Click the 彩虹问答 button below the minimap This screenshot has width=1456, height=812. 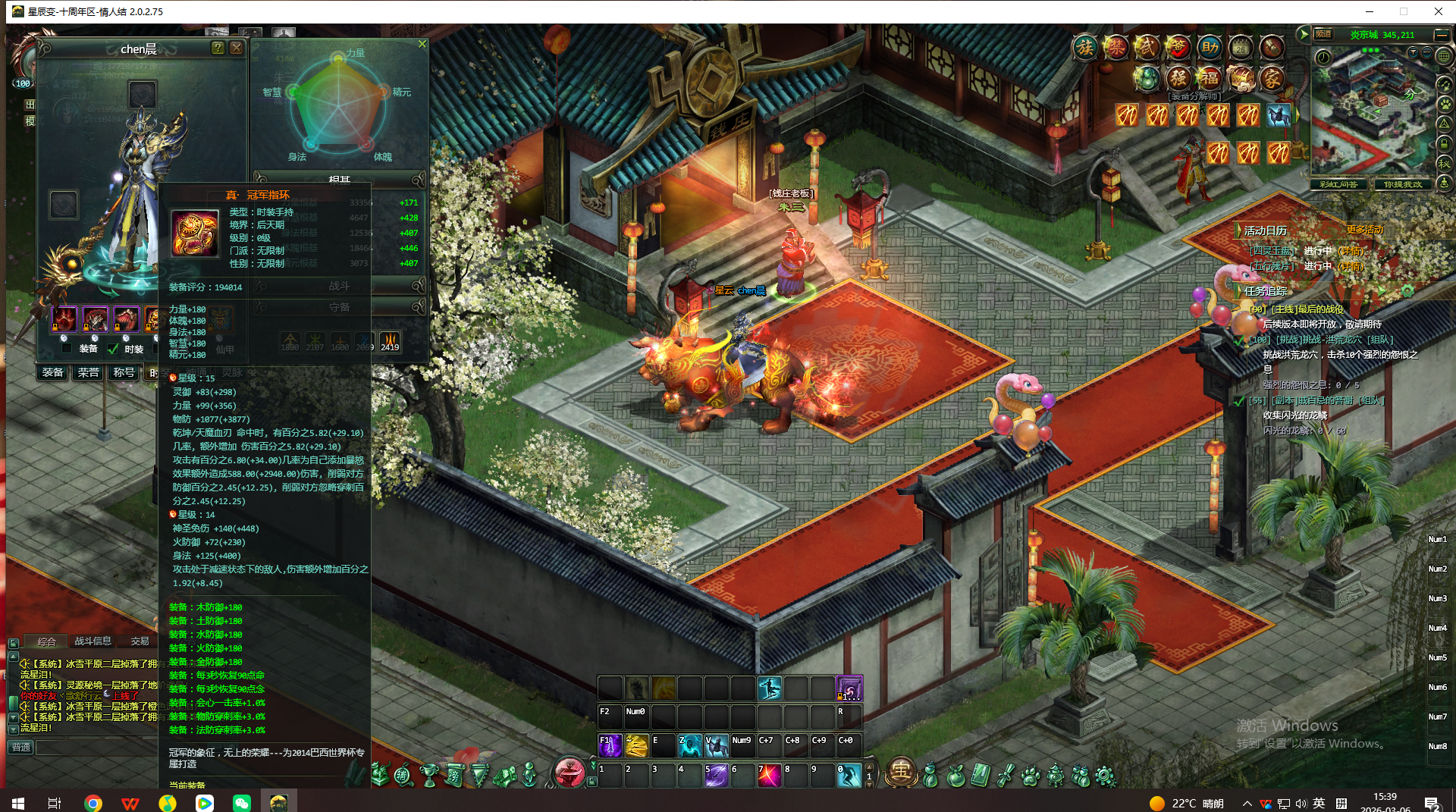(x=1338, y=184)
